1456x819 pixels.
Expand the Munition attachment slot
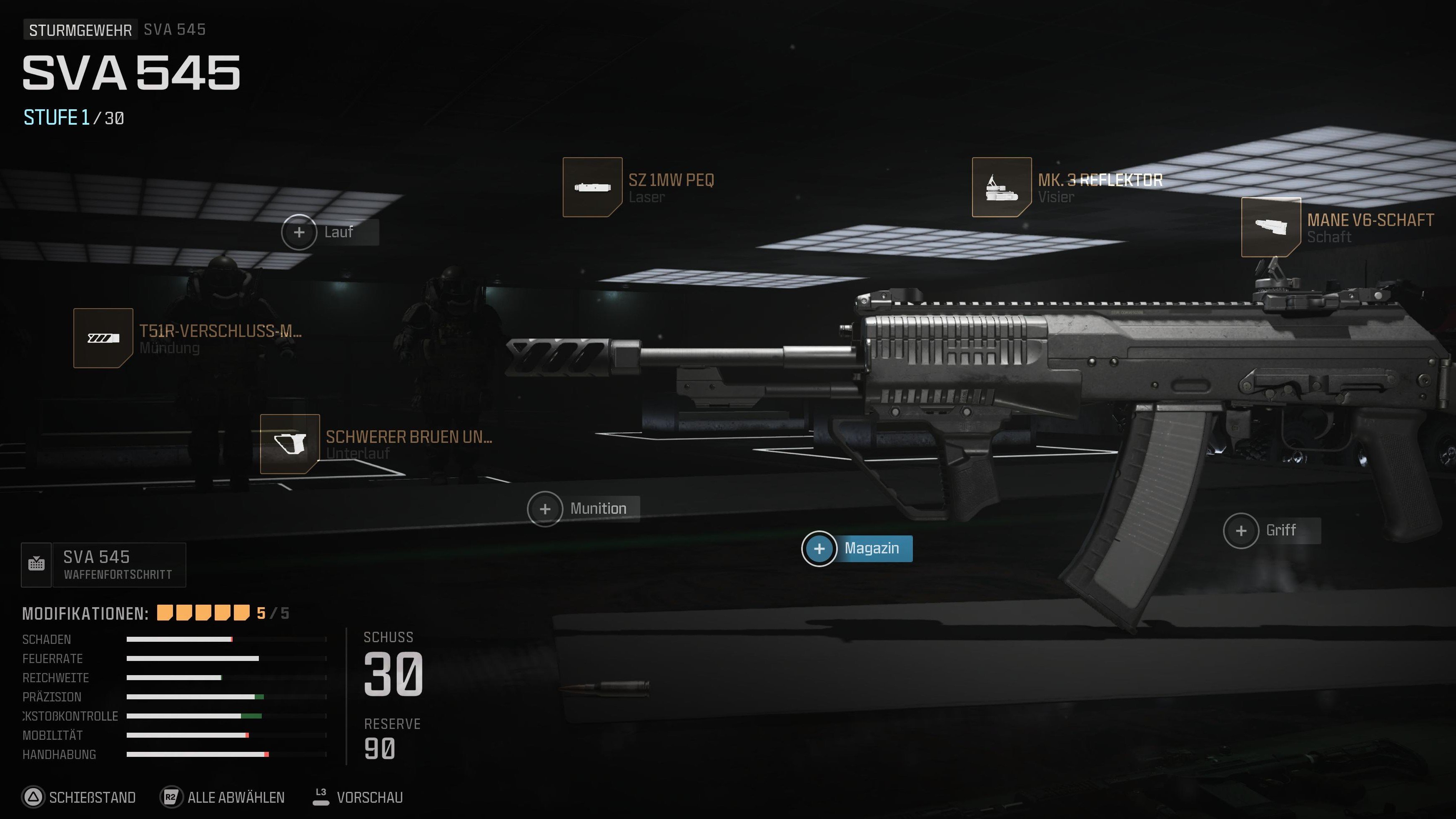[546, 508]
